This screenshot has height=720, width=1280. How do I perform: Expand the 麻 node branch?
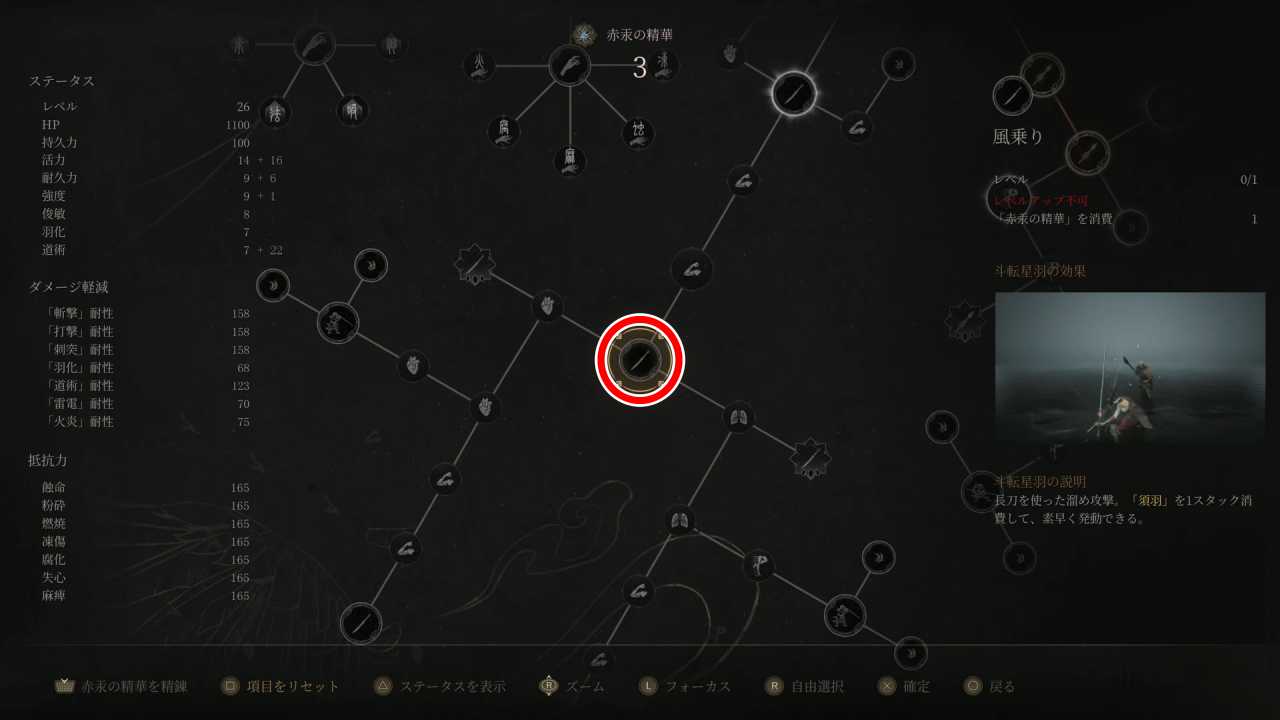[568, 162]
